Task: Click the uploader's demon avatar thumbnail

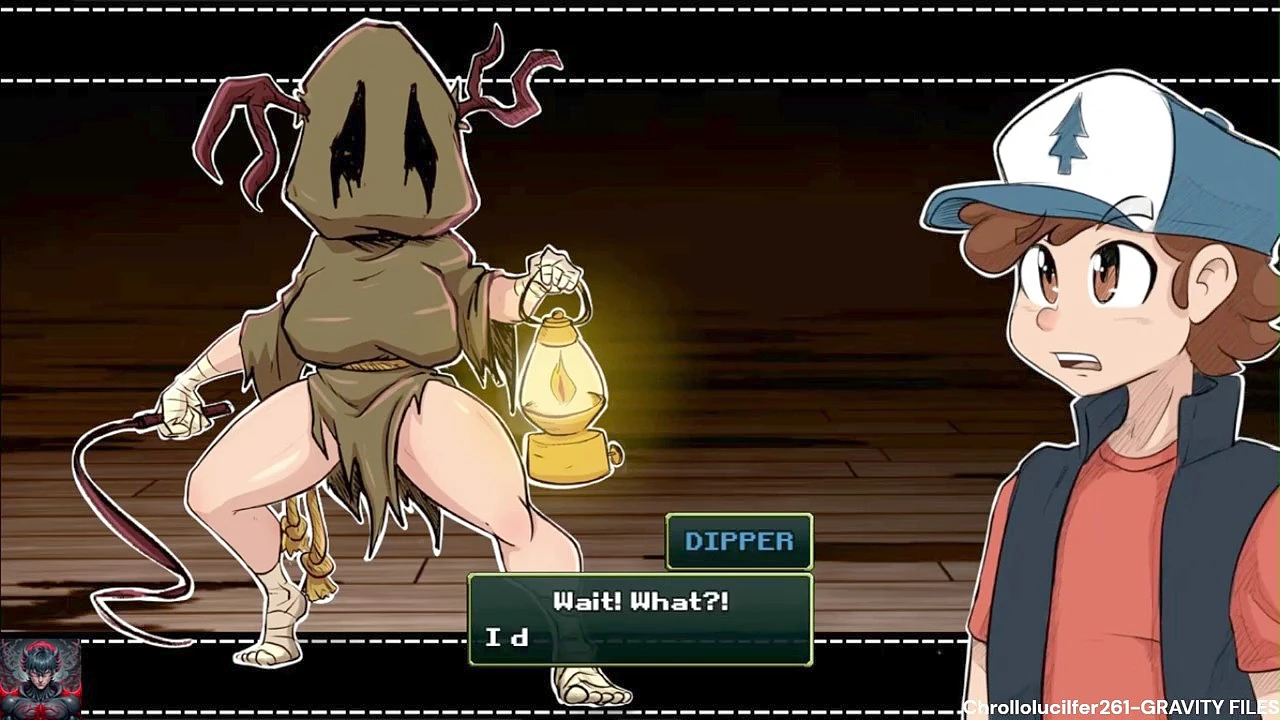Action: 40,678
